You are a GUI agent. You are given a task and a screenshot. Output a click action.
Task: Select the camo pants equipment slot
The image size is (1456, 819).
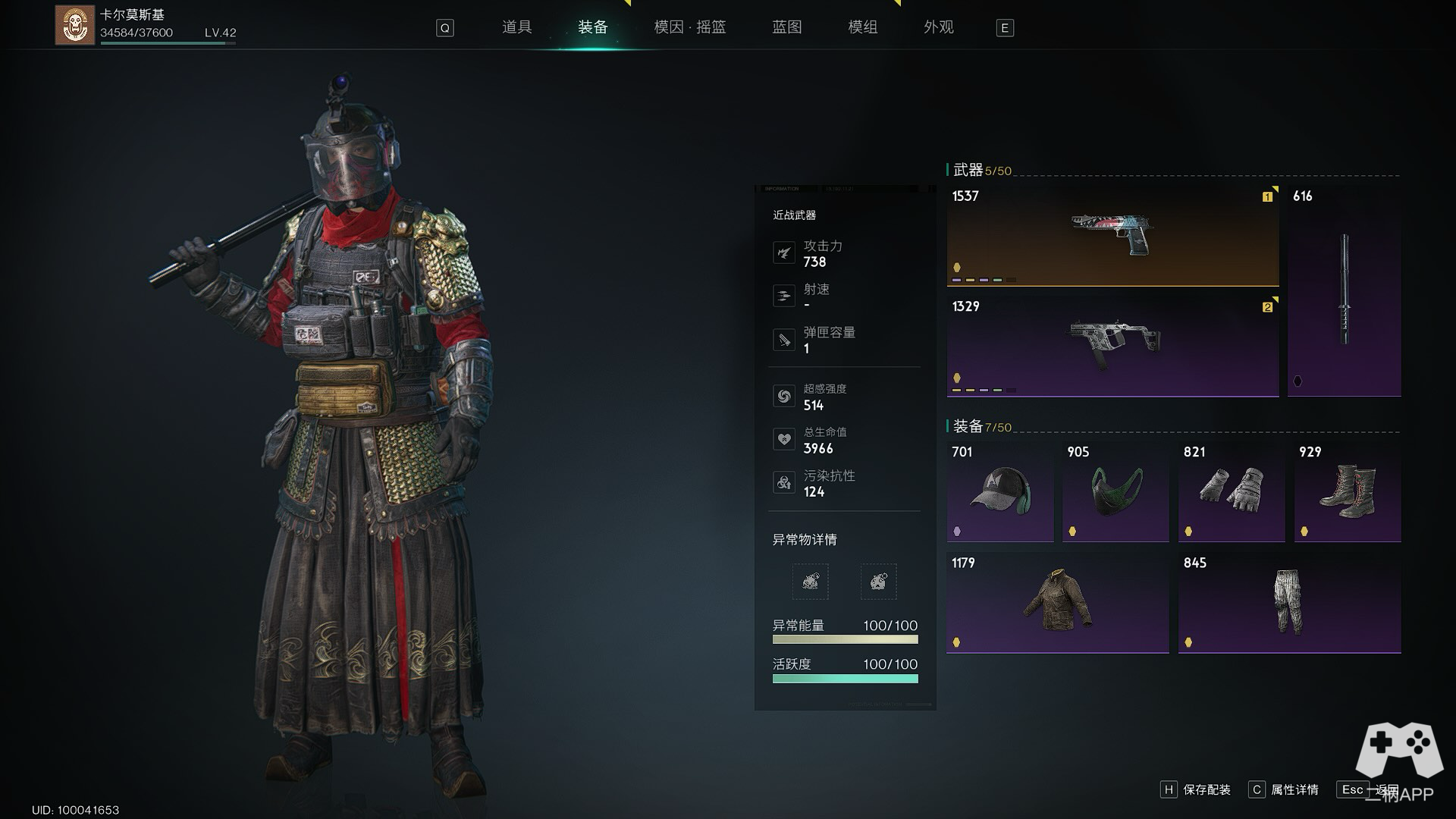1289,603
